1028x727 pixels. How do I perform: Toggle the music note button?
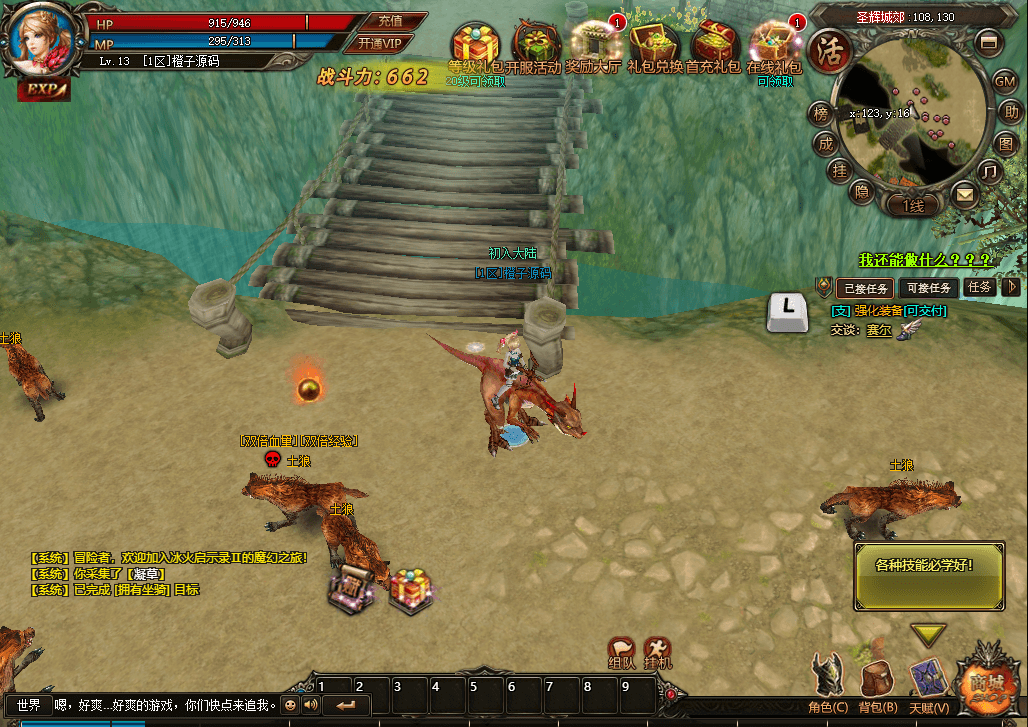coord(988,170)
